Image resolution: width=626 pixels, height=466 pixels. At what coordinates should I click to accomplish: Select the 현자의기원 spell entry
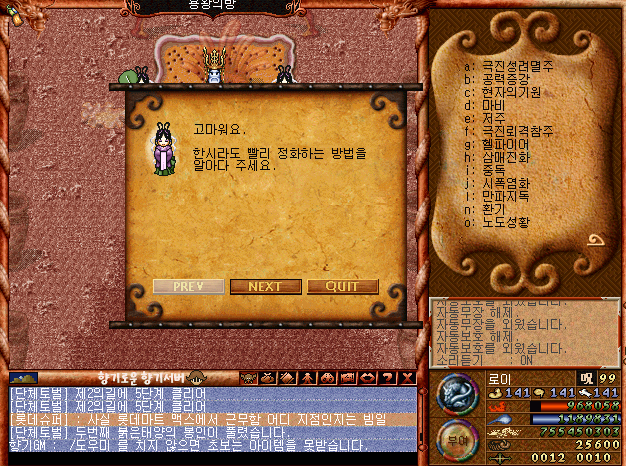[x=512, y=93]
